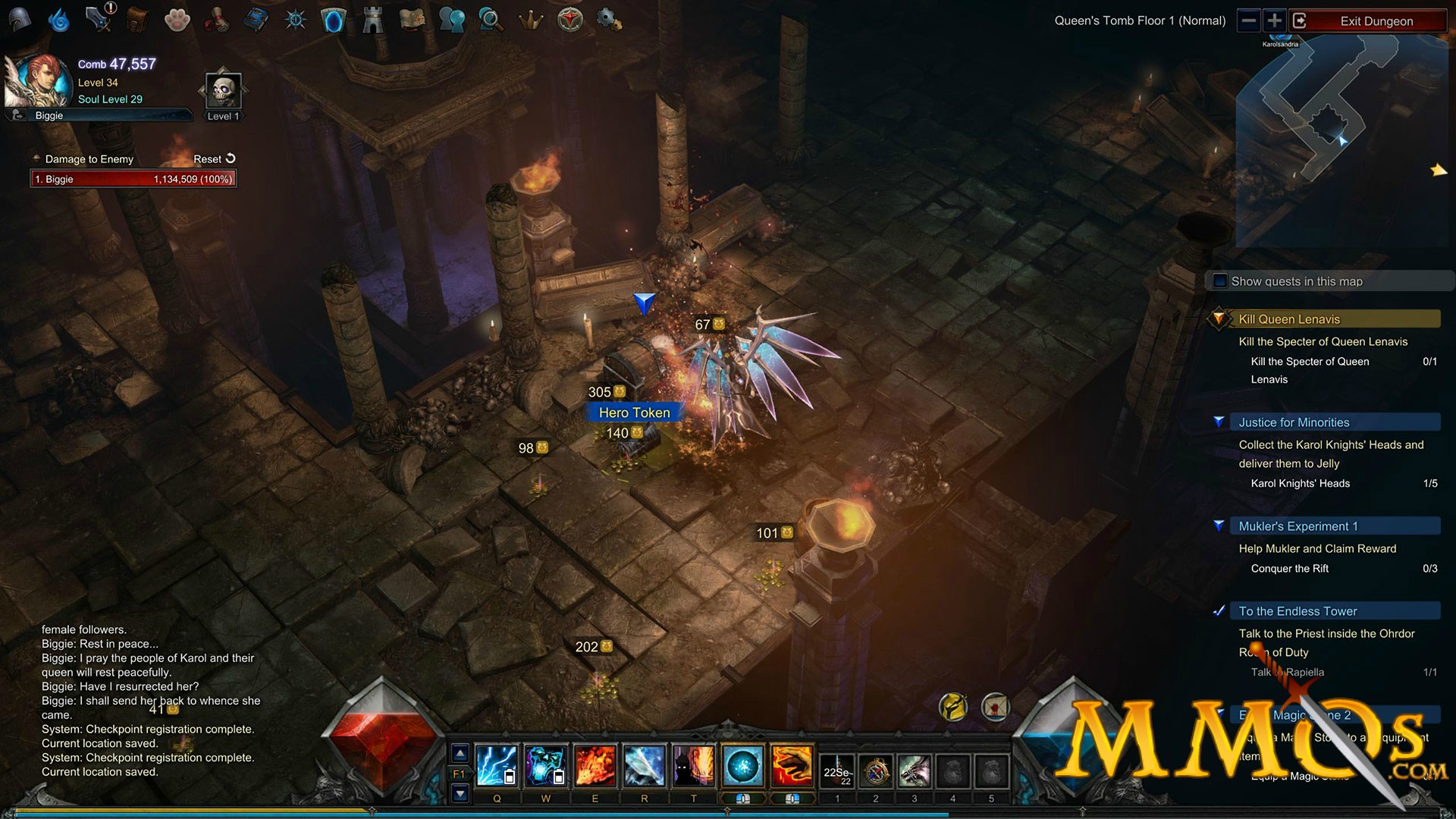Switch hotbar page with the up arrow
This screenshot has width=1456, height=819.
[x=460, y=754]
